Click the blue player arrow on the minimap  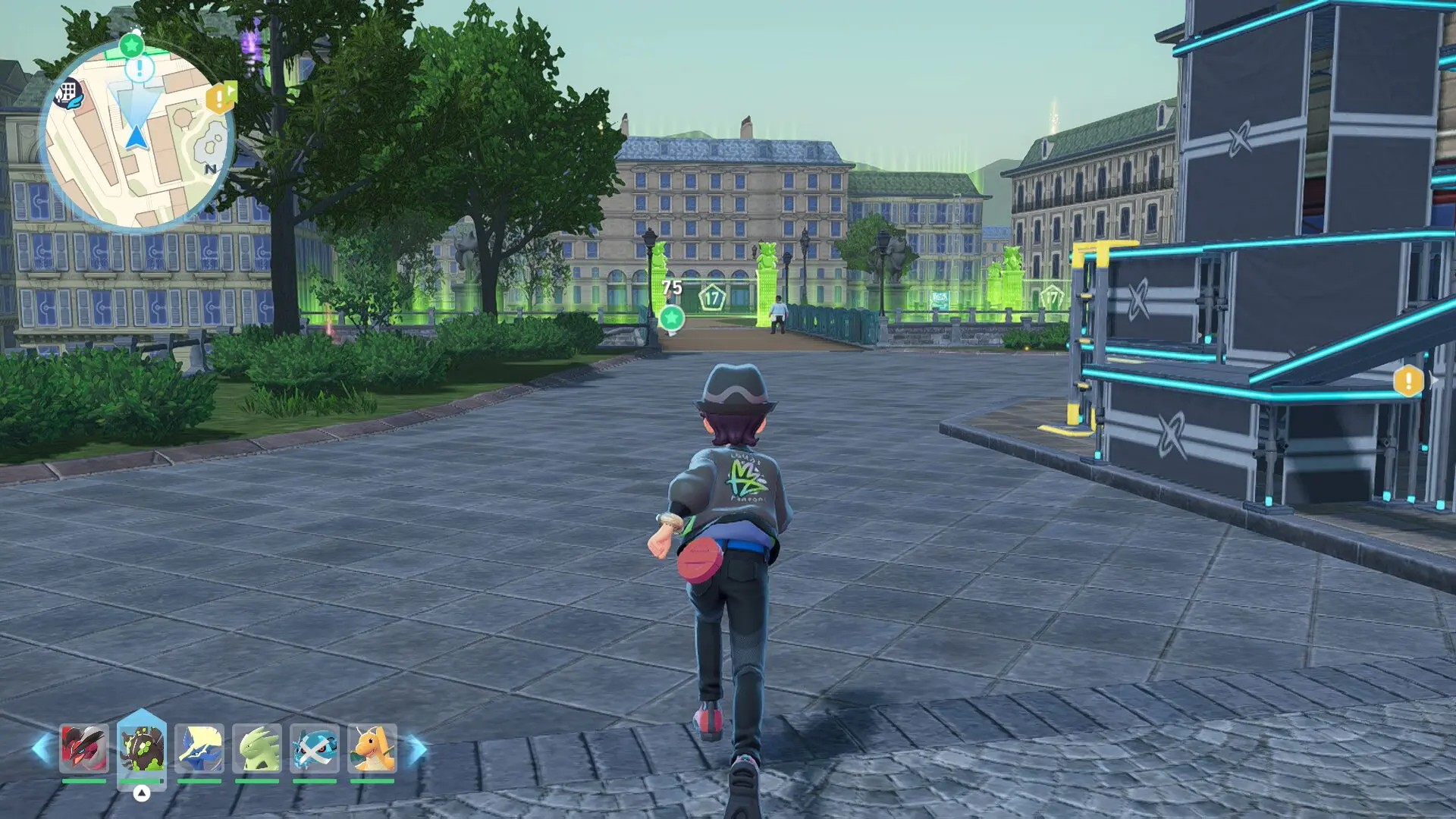coord(136,137)
